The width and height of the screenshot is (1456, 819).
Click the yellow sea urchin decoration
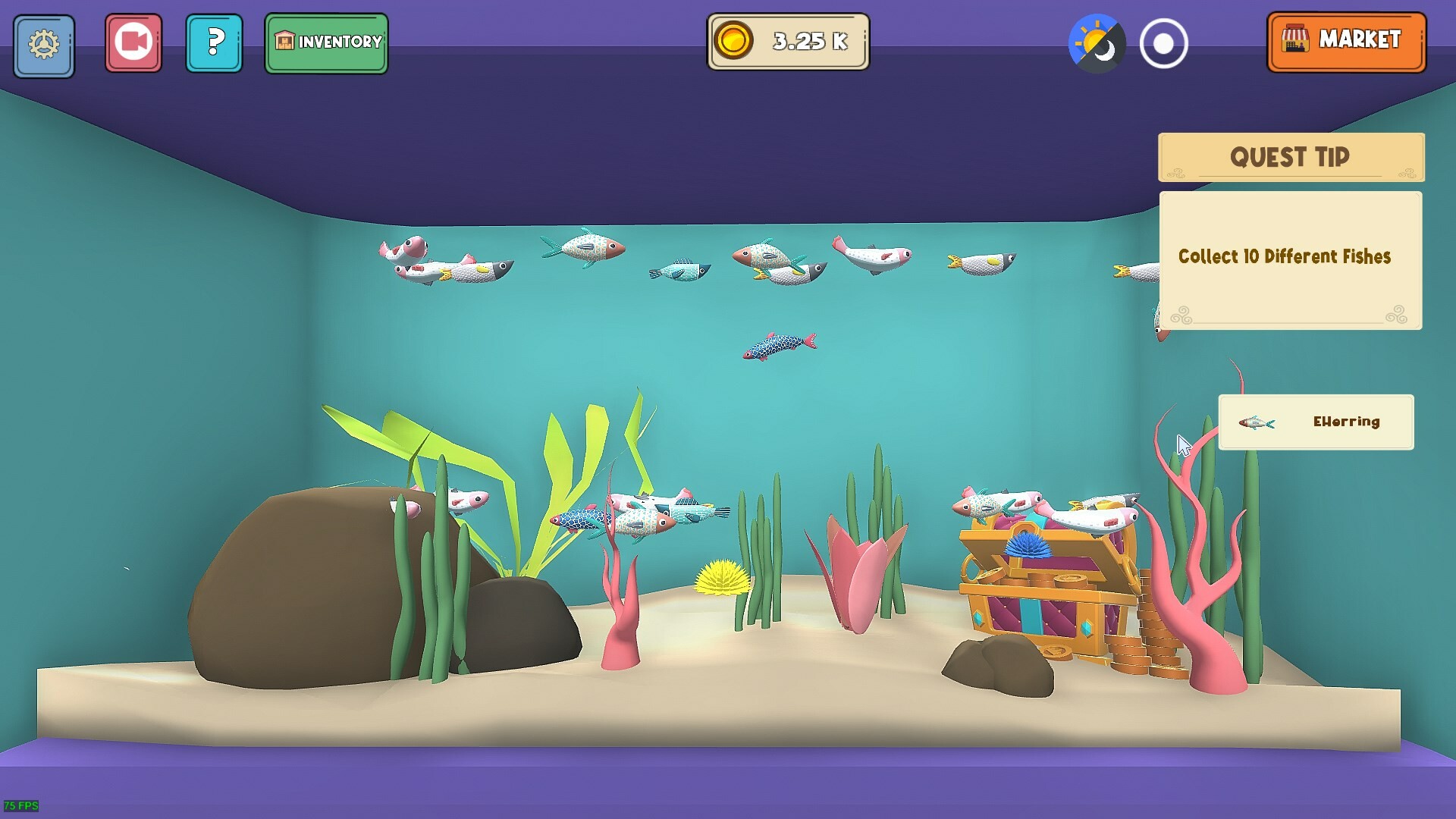(x=719, y=580)
